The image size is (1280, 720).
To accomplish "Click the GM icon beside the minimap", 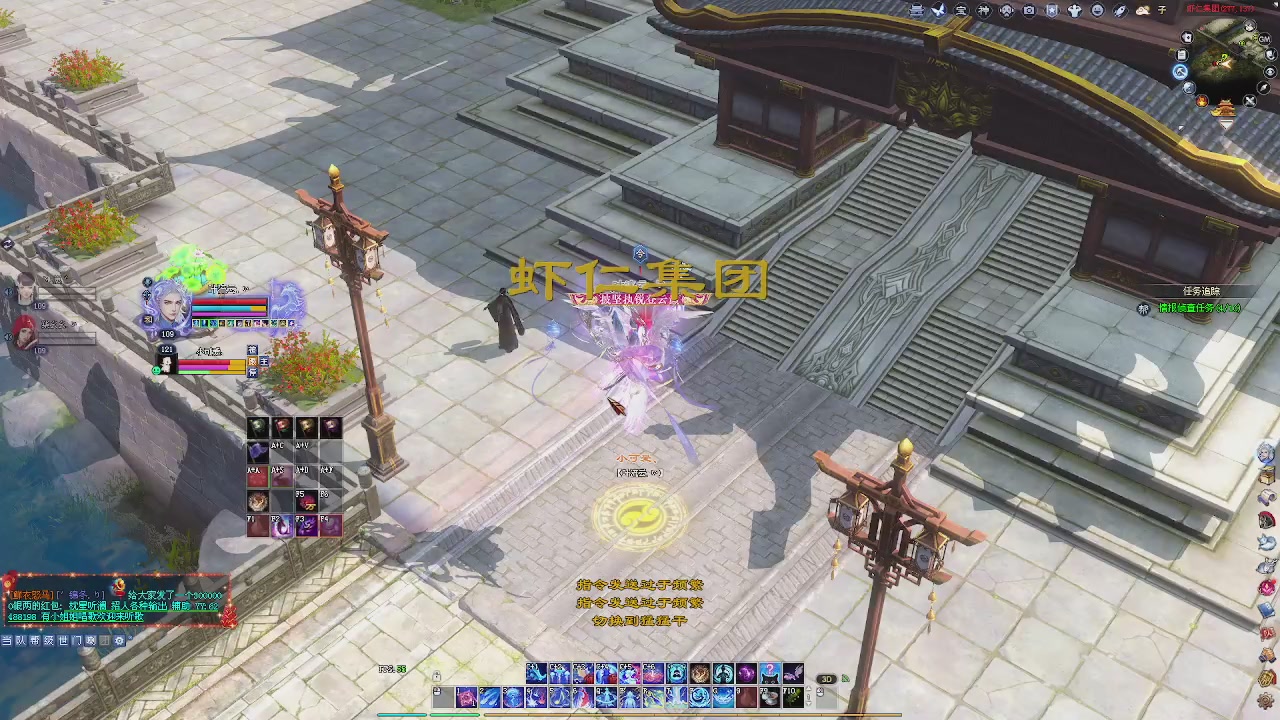I will tap(1263, 39).
